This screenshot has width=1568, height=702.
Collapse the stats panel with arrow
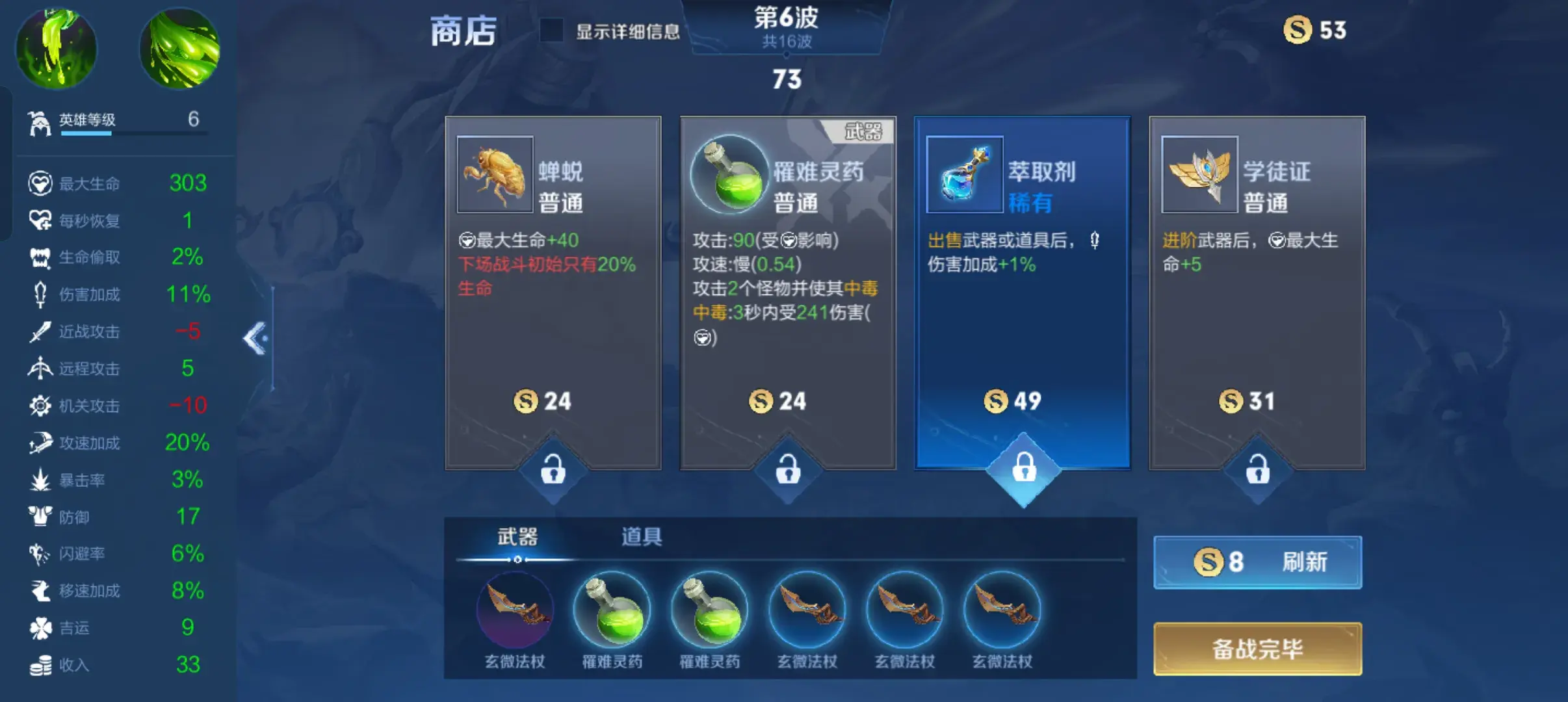[255, 338]
